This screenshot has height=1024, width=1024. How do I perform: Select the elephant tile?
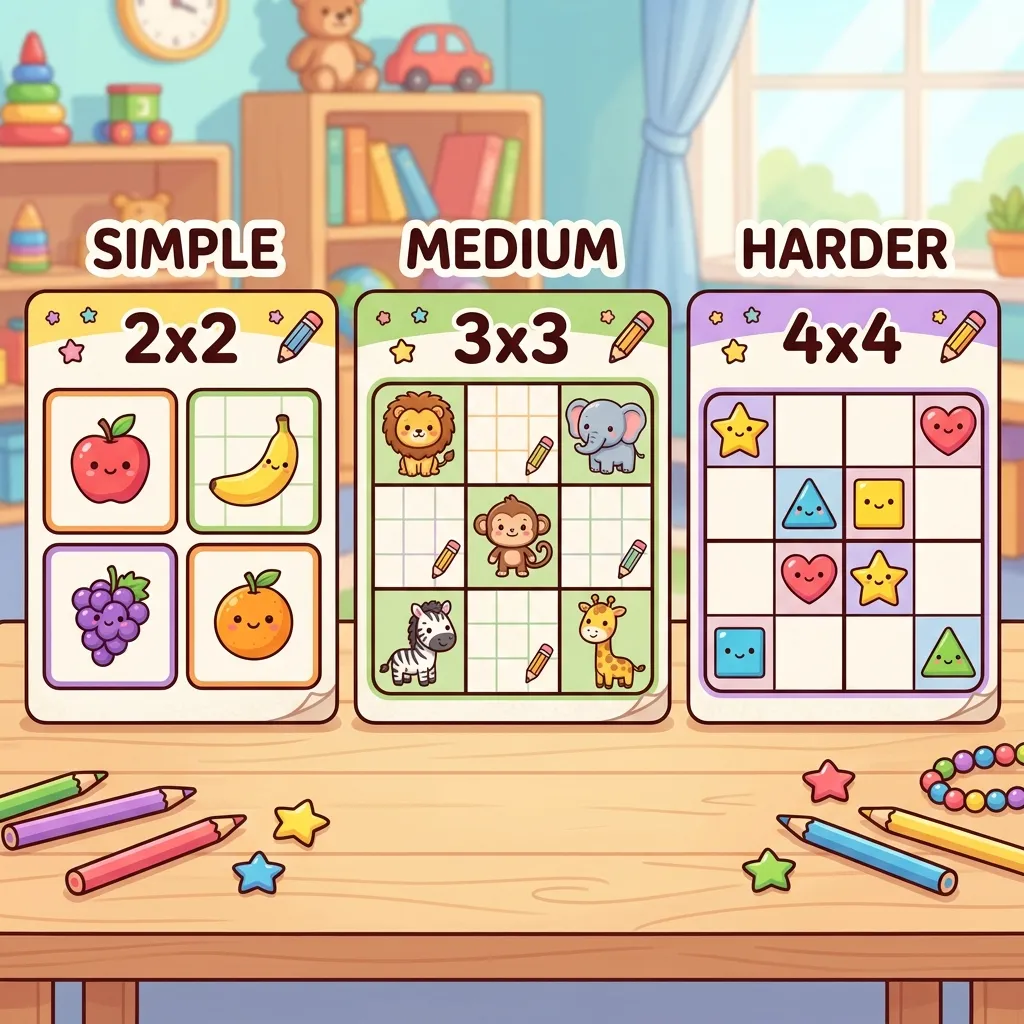click(605, 434)
